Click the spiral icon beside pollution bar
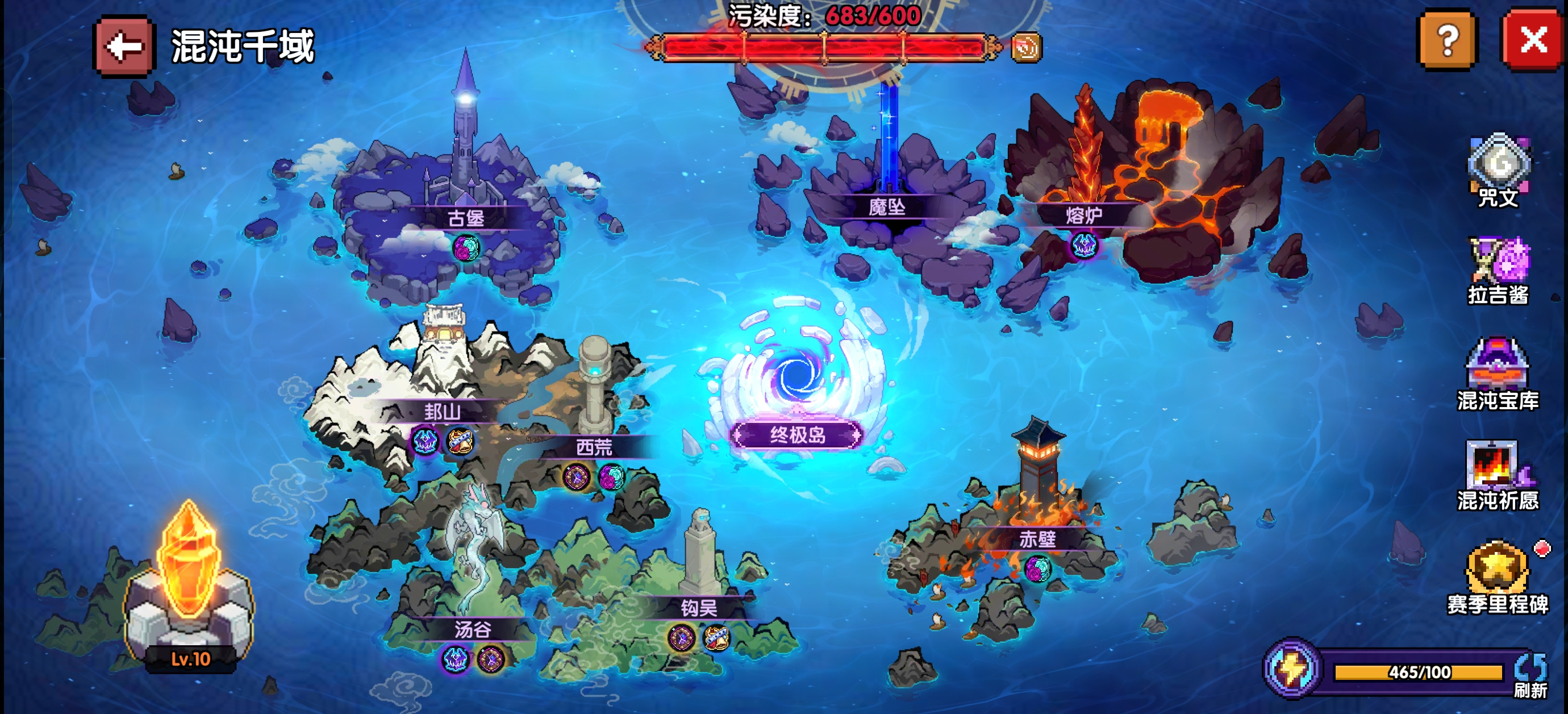 [1025, 48]
